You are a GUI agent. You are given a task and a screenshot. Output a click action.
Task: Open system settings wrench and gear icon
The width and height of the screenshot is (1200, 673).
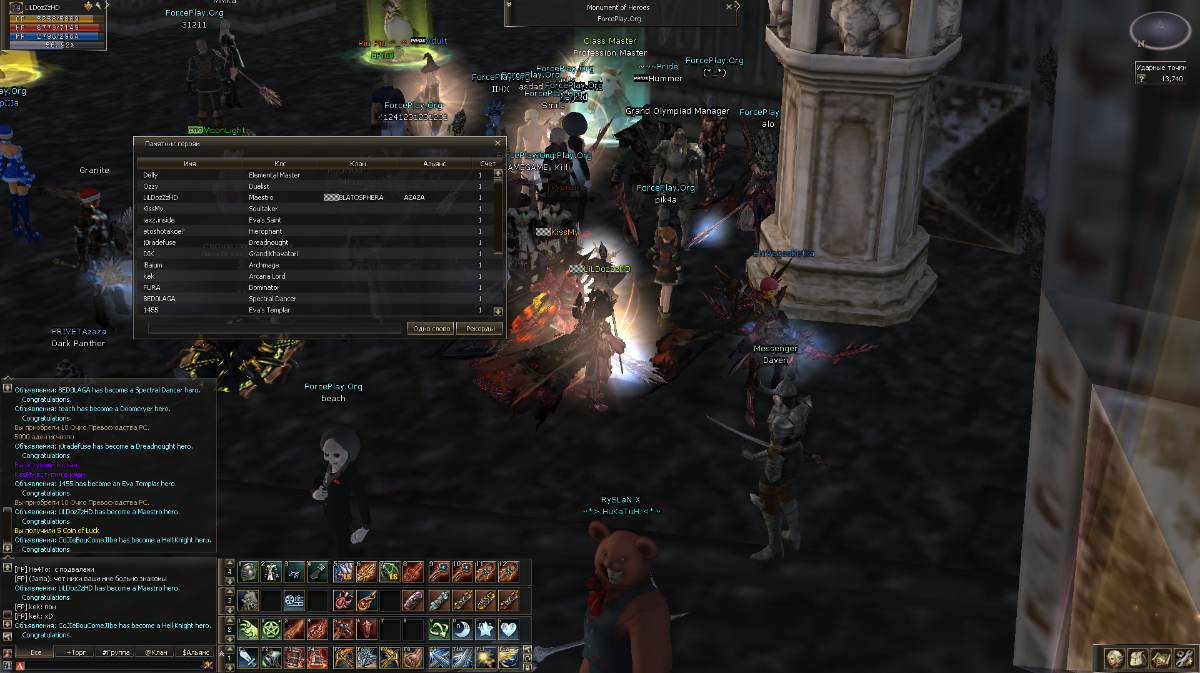coord(1184,657)
